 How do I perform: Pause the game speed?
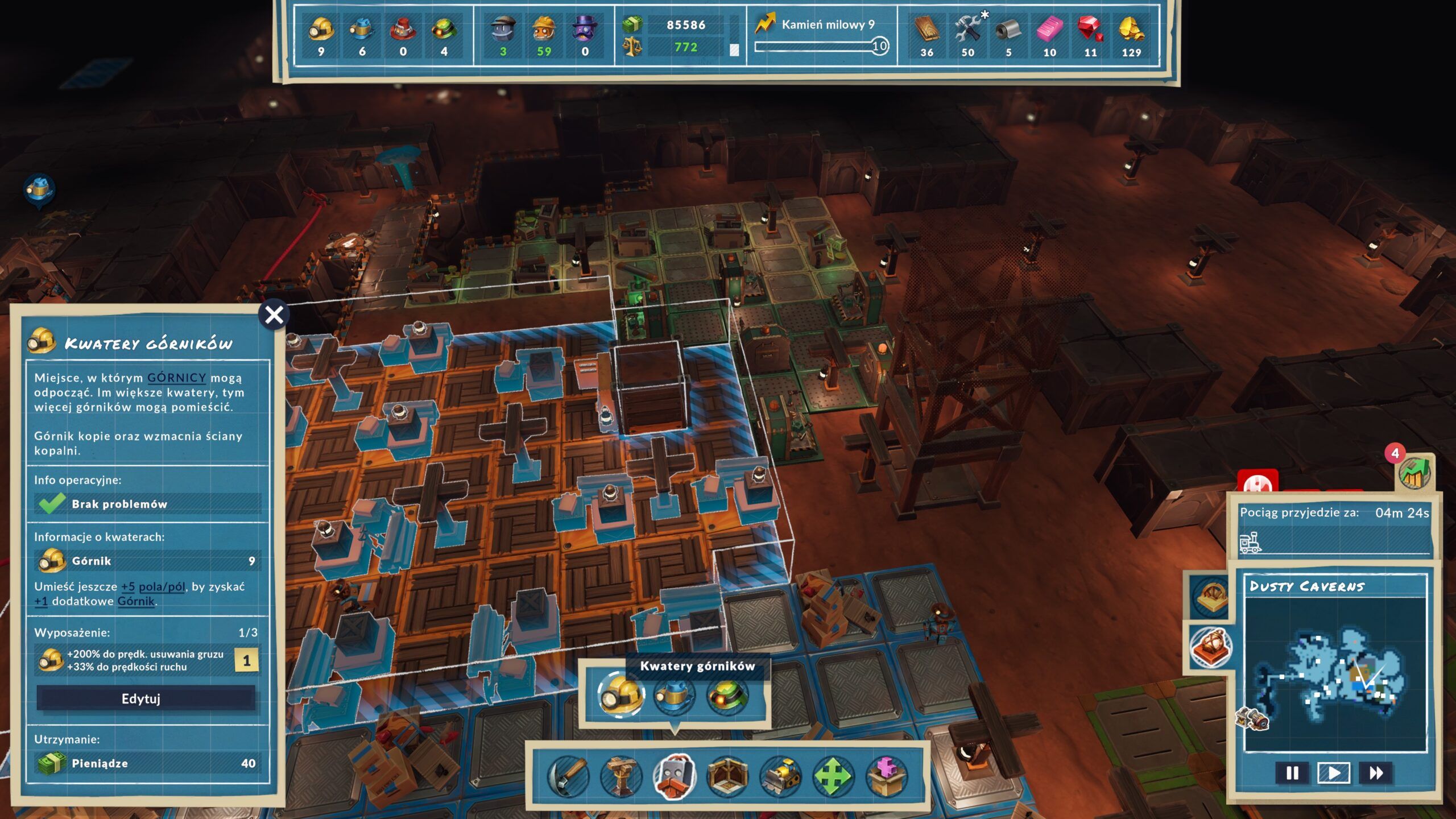1292,773
